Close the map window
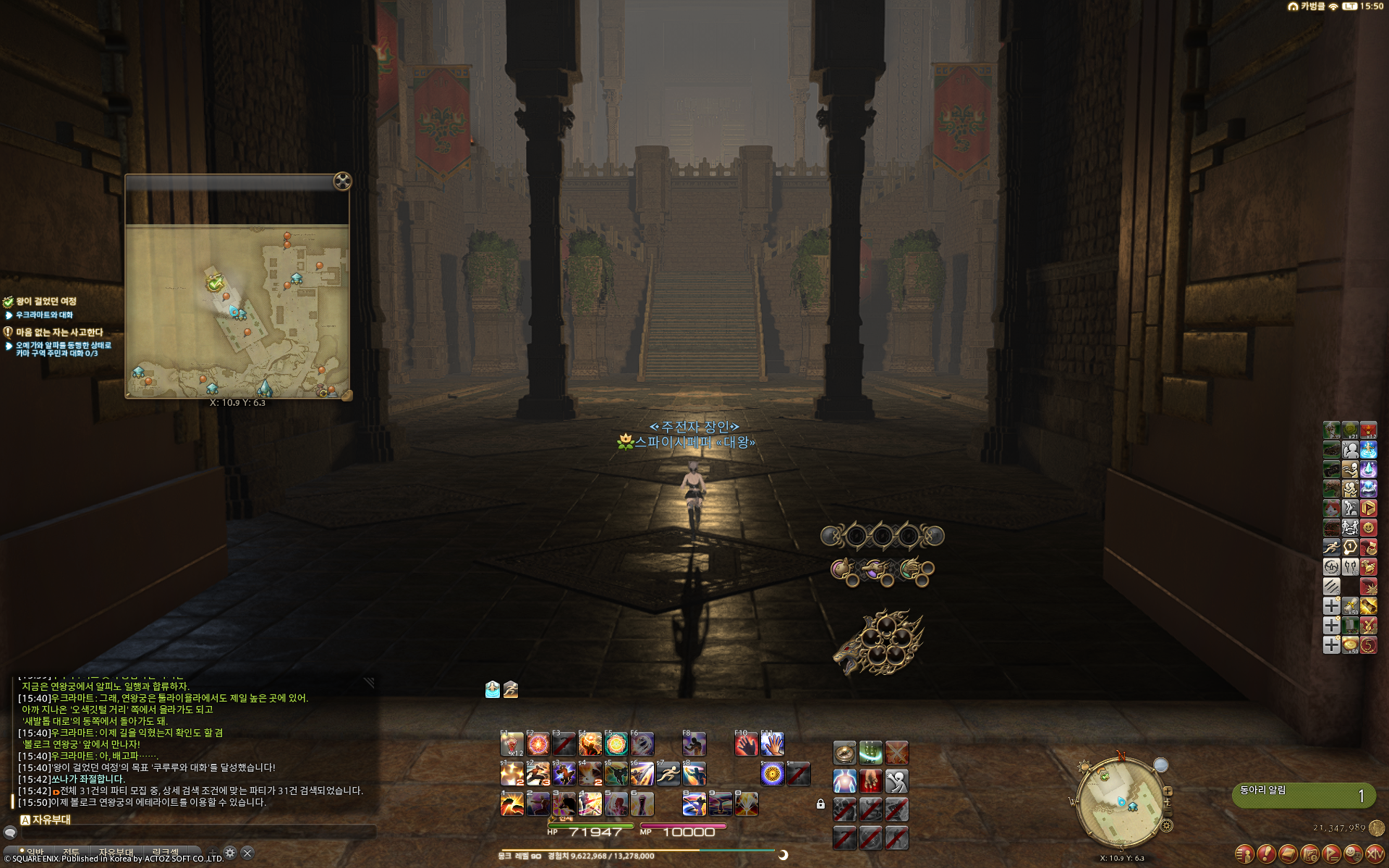1389x868 pixels. tap(342, 181)
